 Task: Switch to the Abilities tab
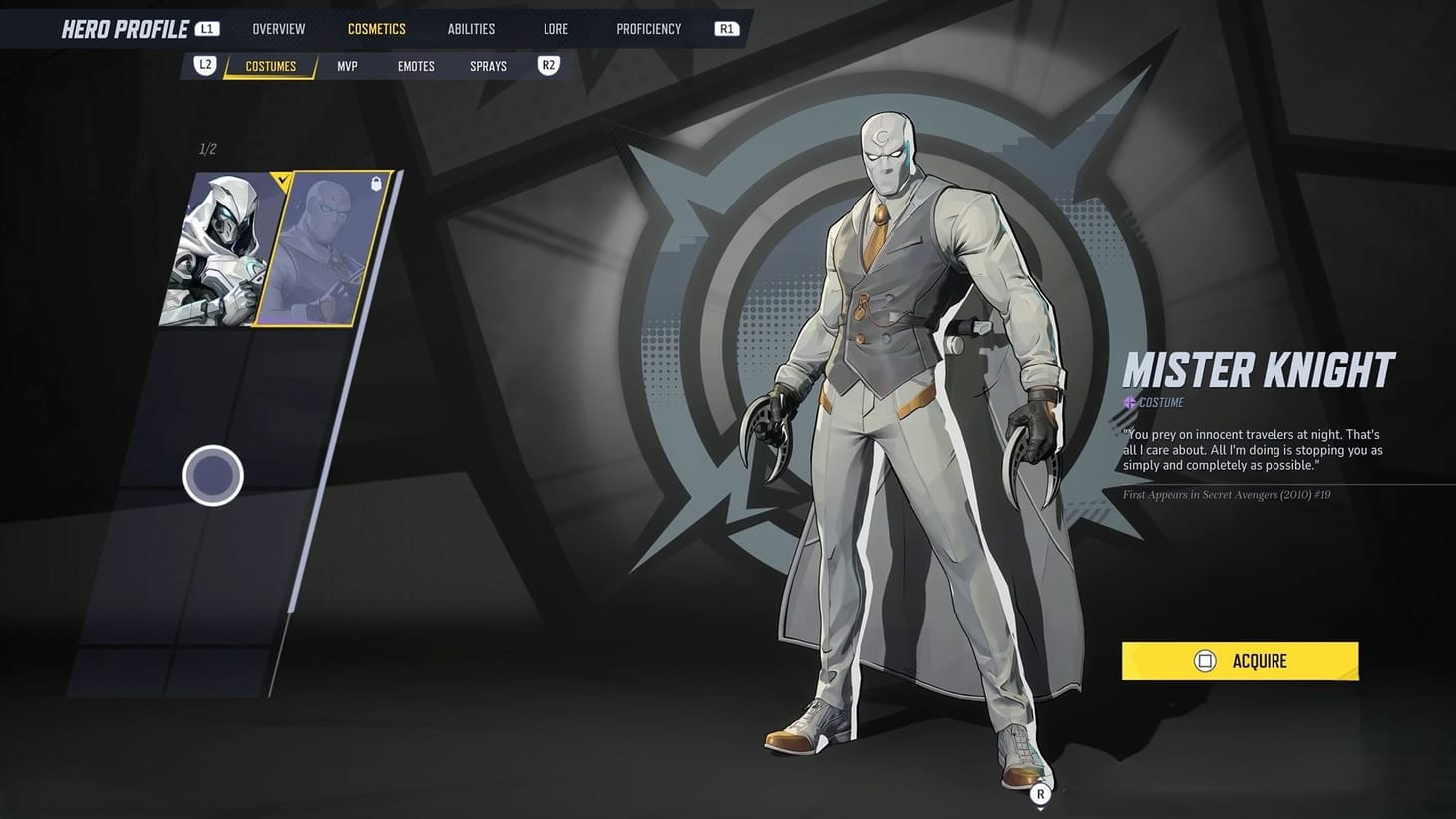[471, 28]
